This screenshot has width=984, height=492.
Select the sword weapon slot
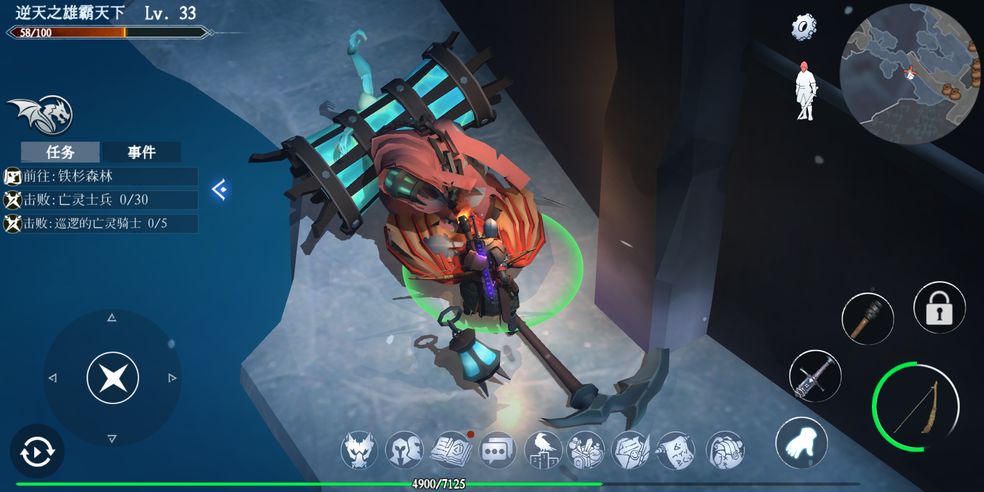pos(814,376)
